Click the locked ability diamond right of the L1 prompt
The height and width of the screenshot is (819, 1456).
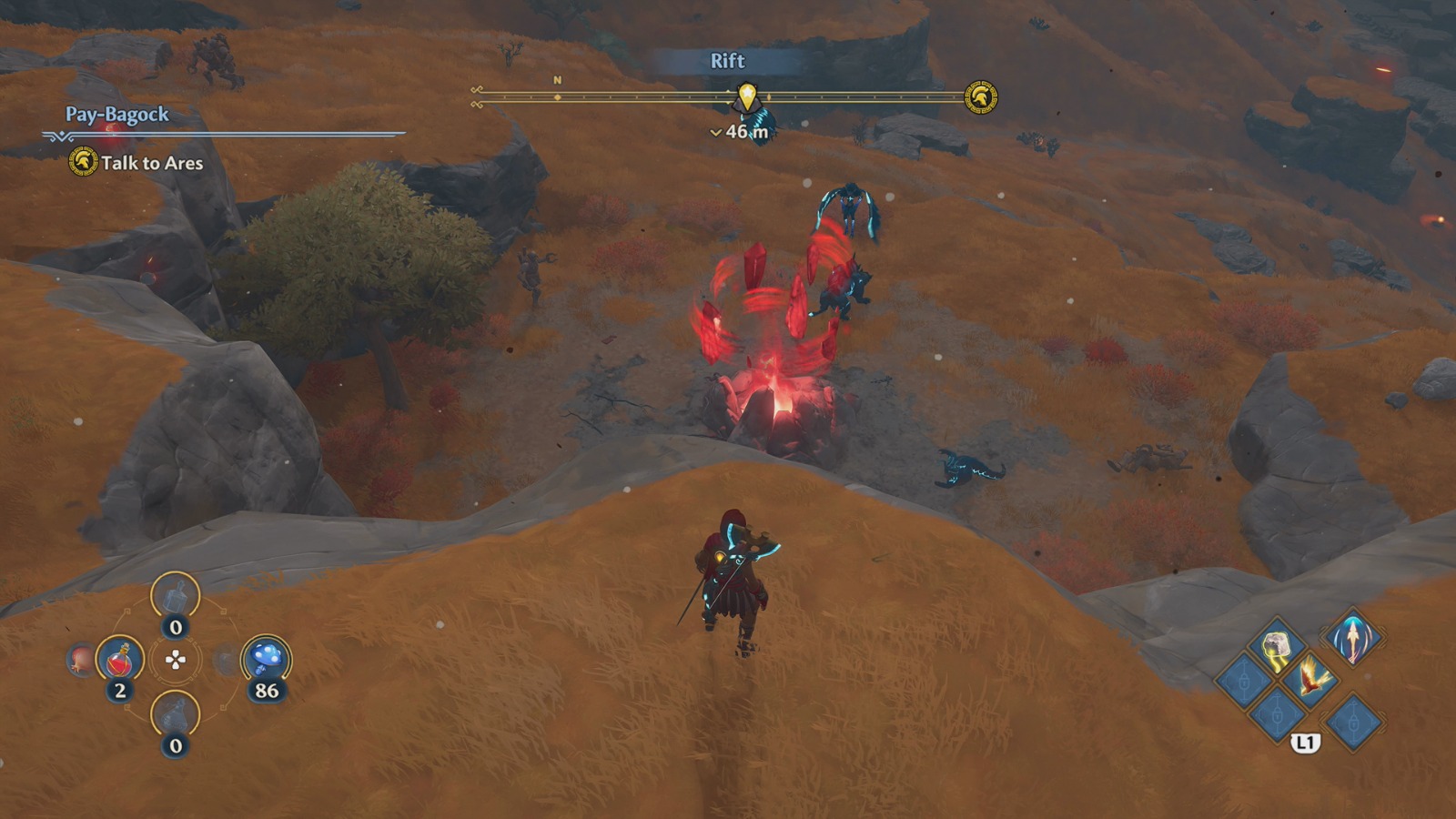pos(1353,720)
